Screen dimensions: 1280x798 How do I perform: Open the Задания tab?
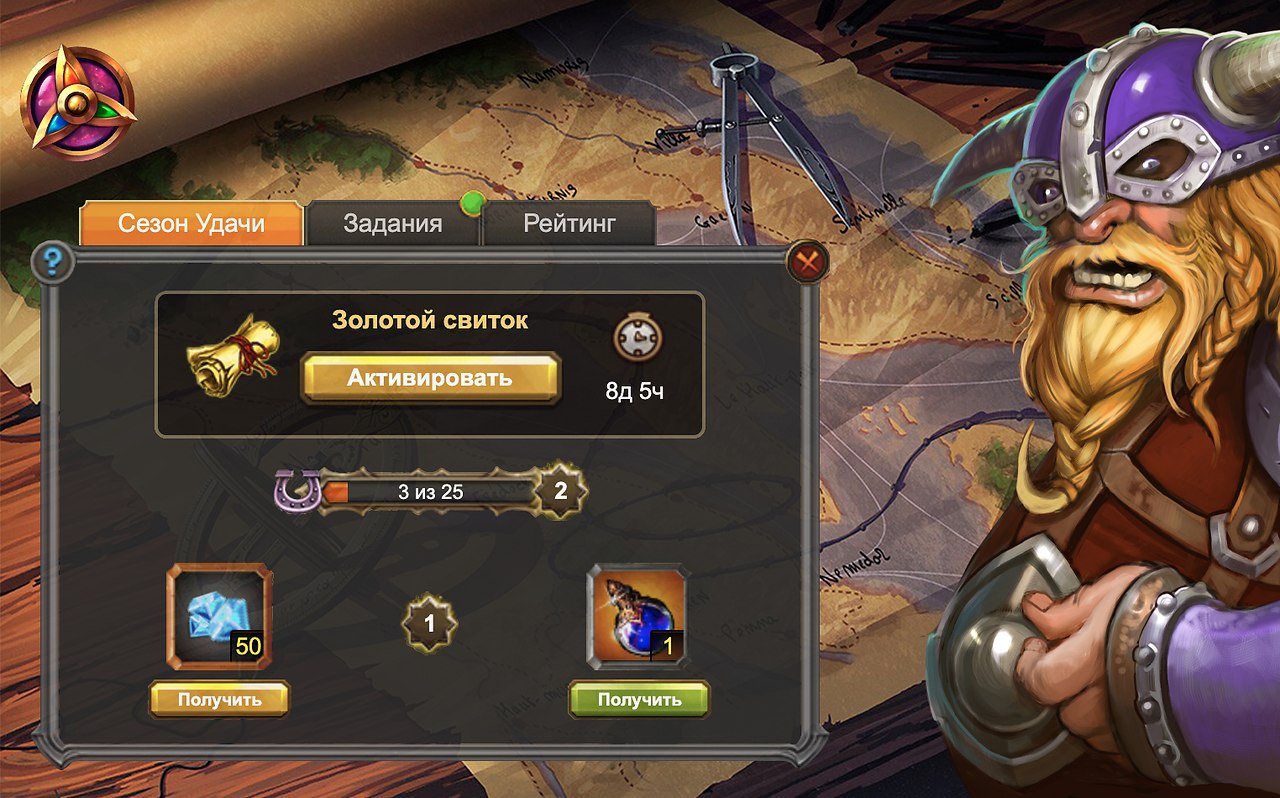coord(392,223)
